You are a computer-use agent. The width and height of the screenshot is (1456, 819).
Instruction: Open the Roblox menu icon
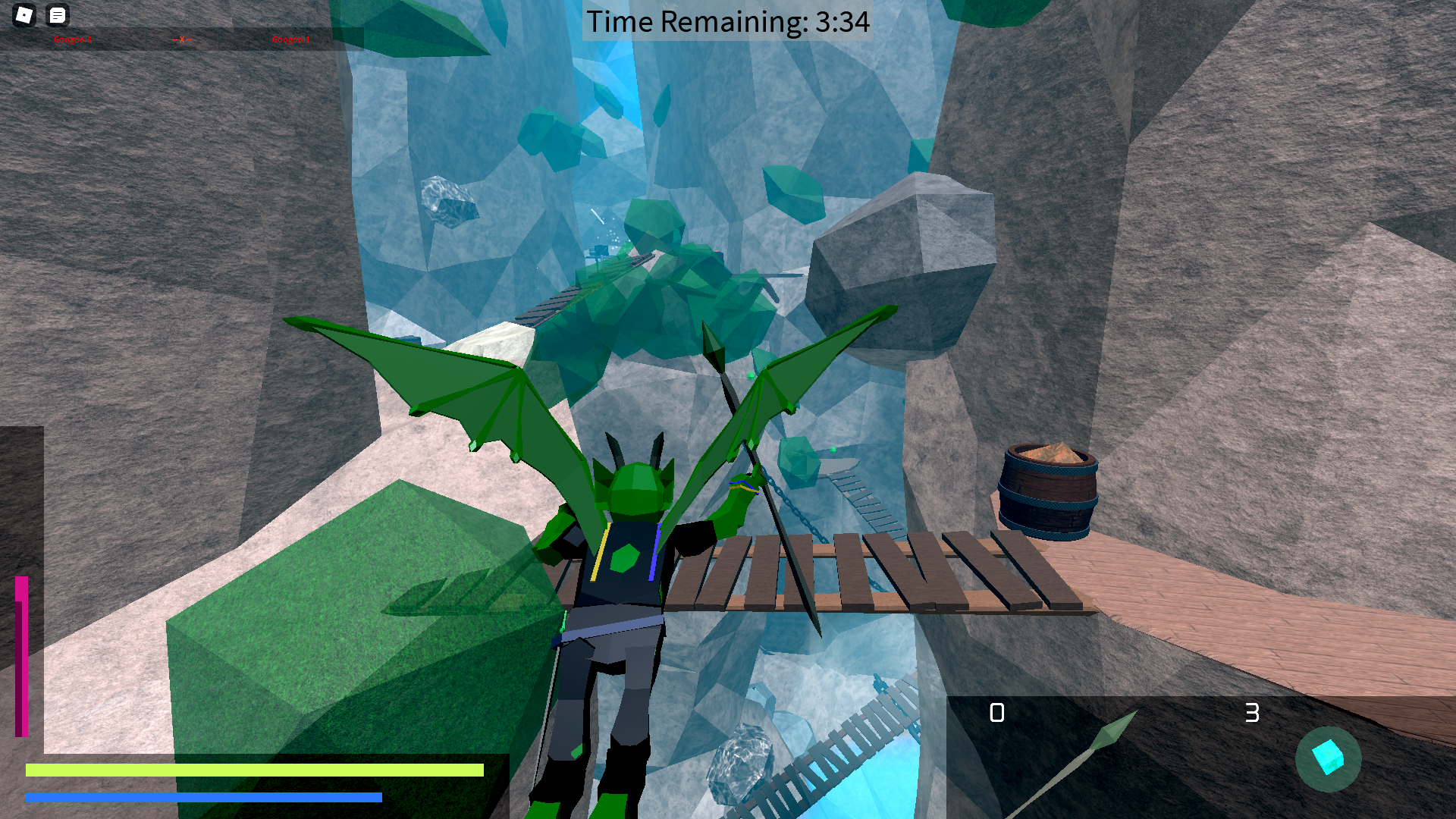(x=25, y=15)
